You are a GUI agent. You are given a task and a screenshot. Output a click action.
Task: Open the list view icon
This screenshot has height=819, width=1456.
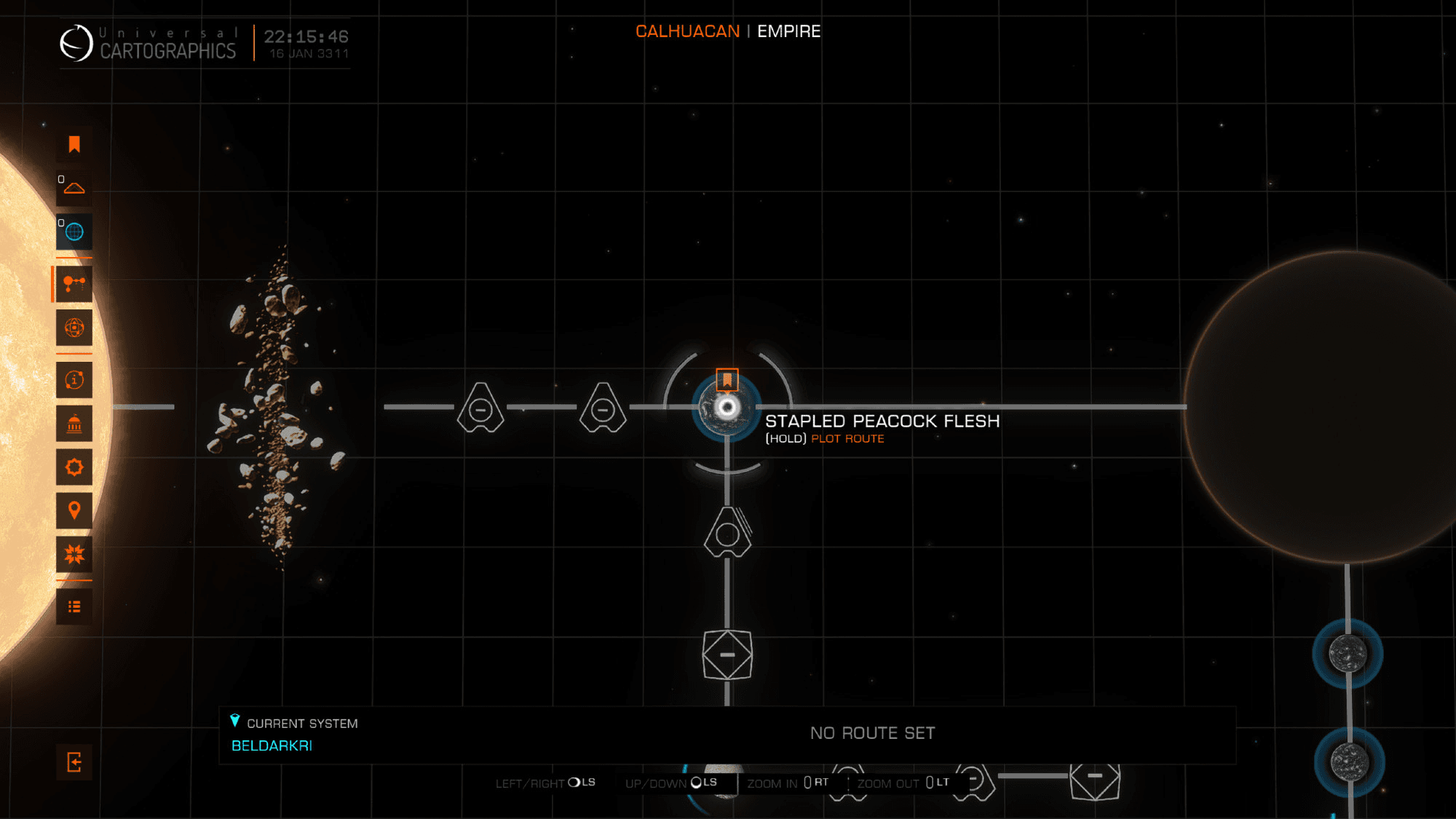click(74, 607)
